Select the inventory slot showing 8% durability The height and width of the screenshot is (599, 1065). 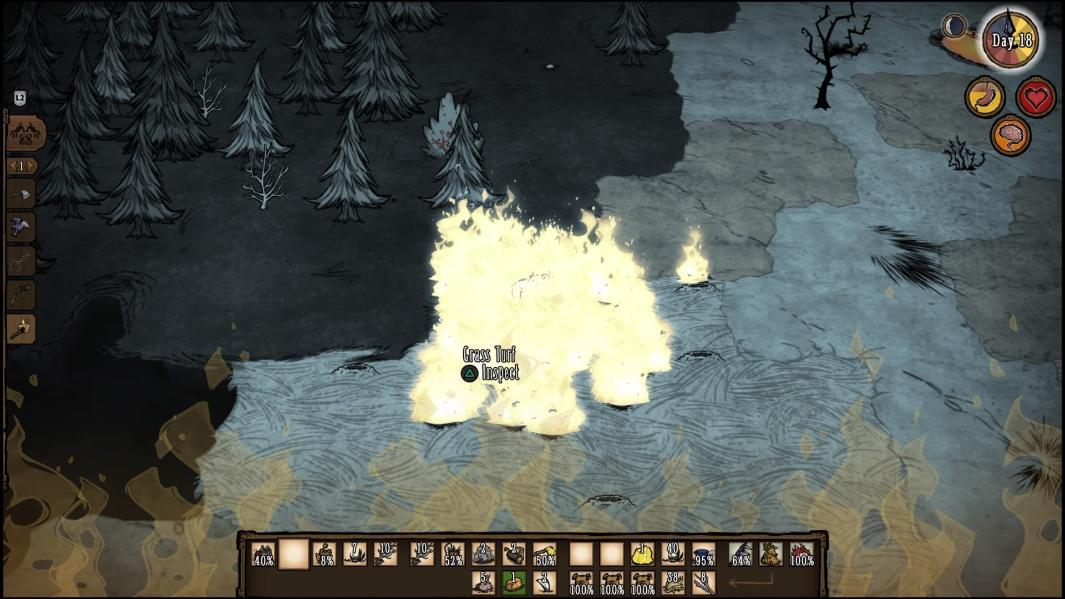[x=325, y=553]
